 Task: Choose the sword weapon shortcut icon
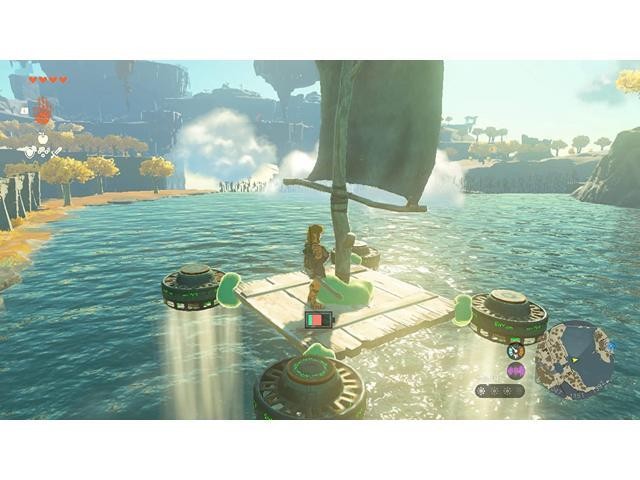pyautogui.click(x=54, y=152)
